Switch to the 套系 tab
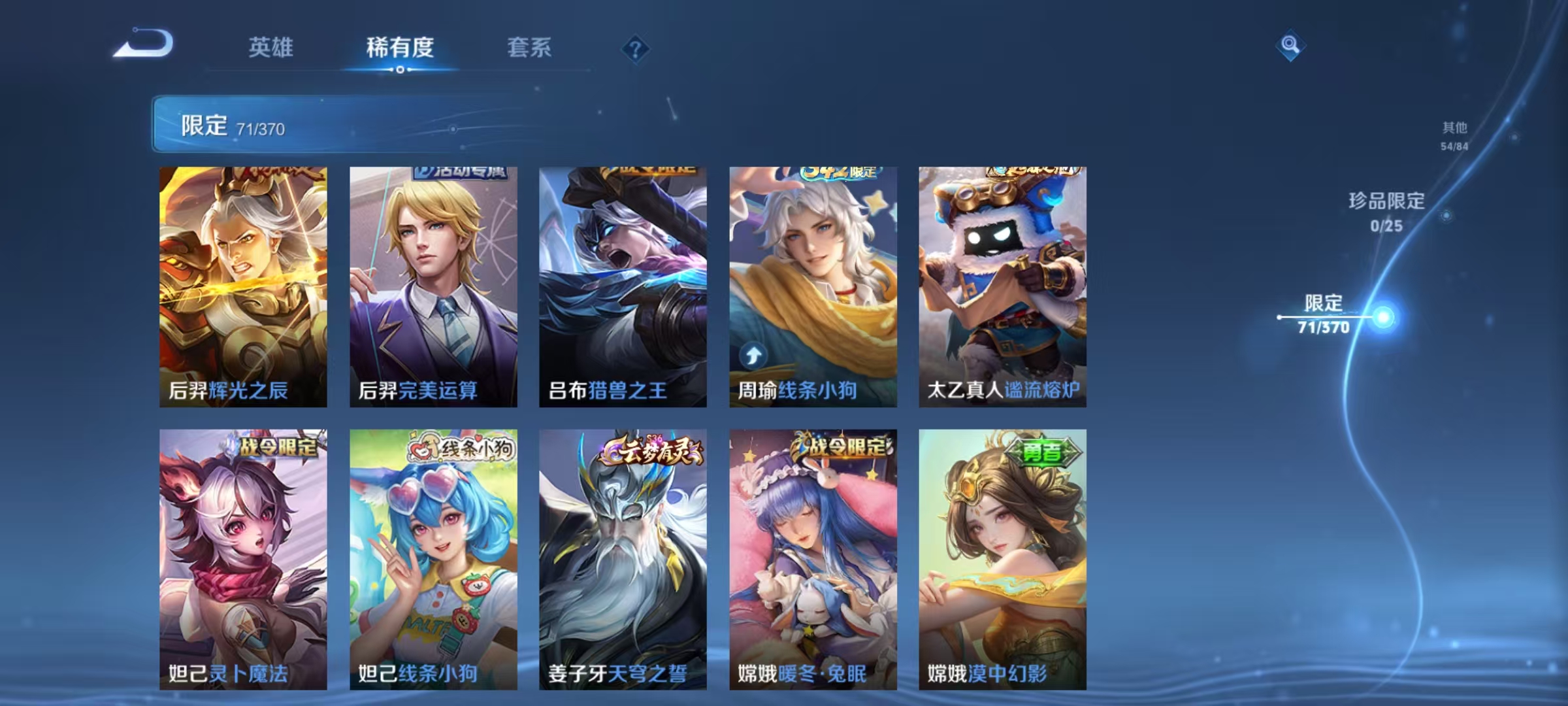 (529, 47)
